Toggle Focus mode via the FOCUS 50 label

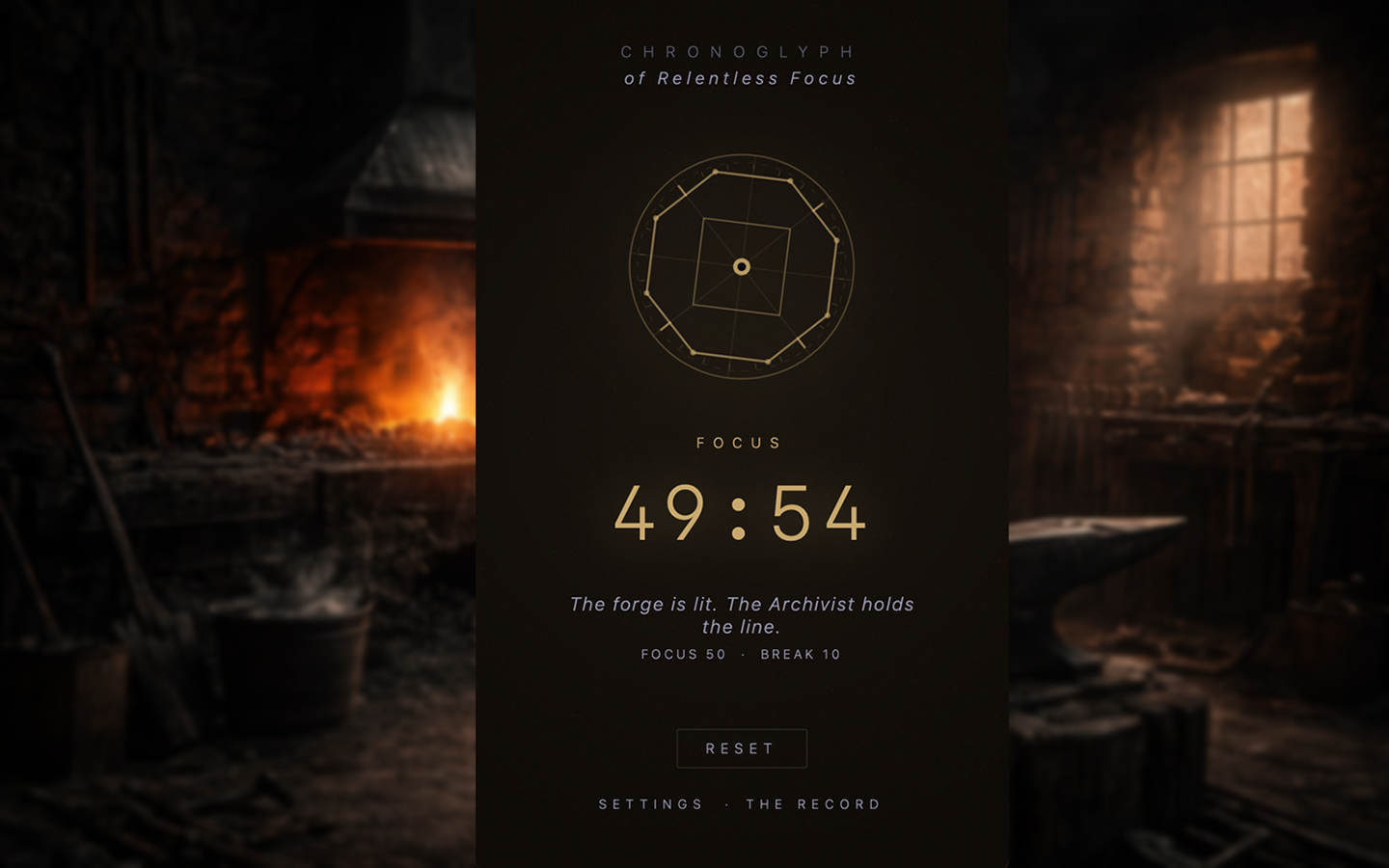pos(682,654)
